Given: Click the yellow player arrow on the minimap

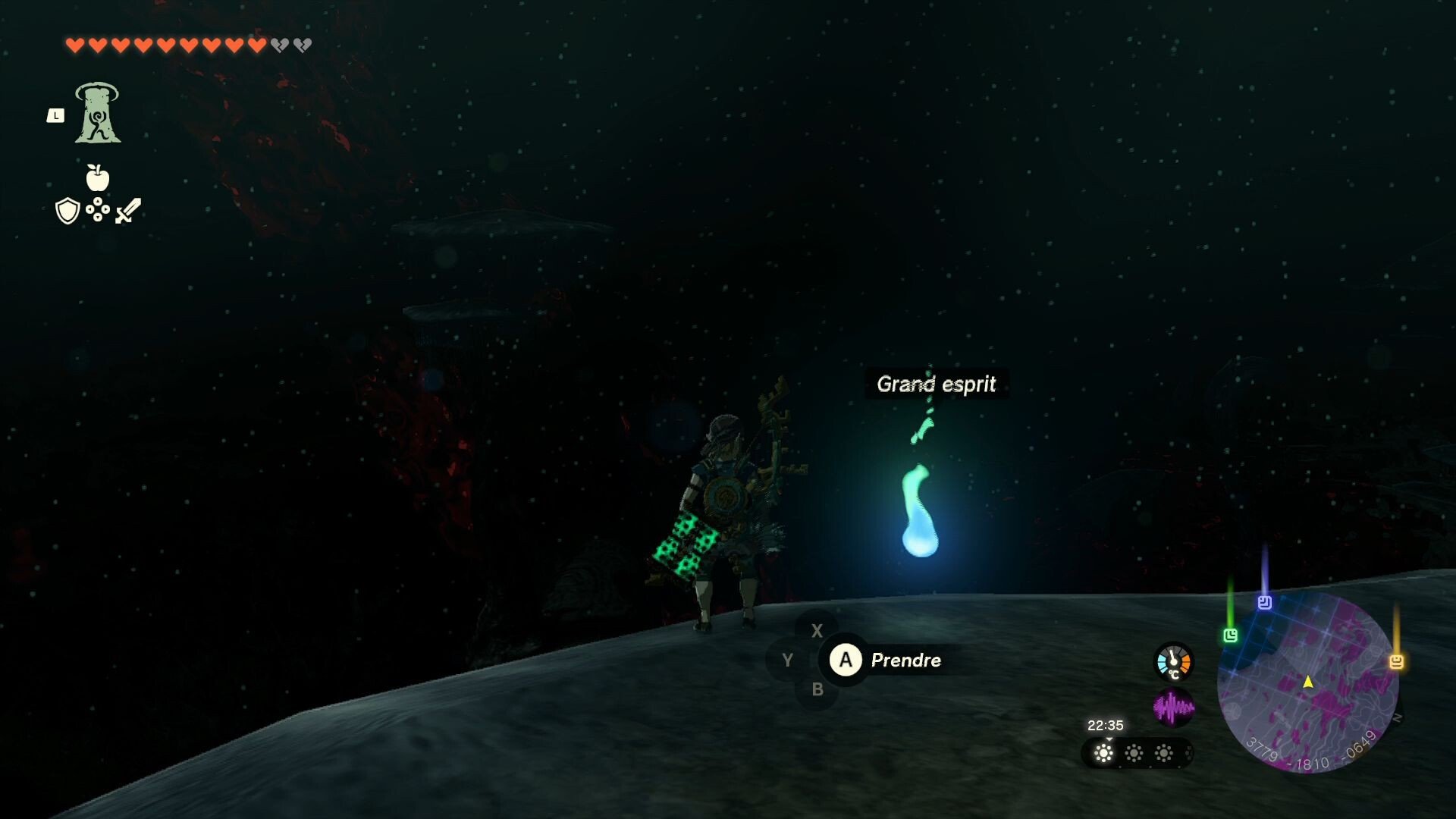Looking at the screenshot, I should coord(1308,682).
